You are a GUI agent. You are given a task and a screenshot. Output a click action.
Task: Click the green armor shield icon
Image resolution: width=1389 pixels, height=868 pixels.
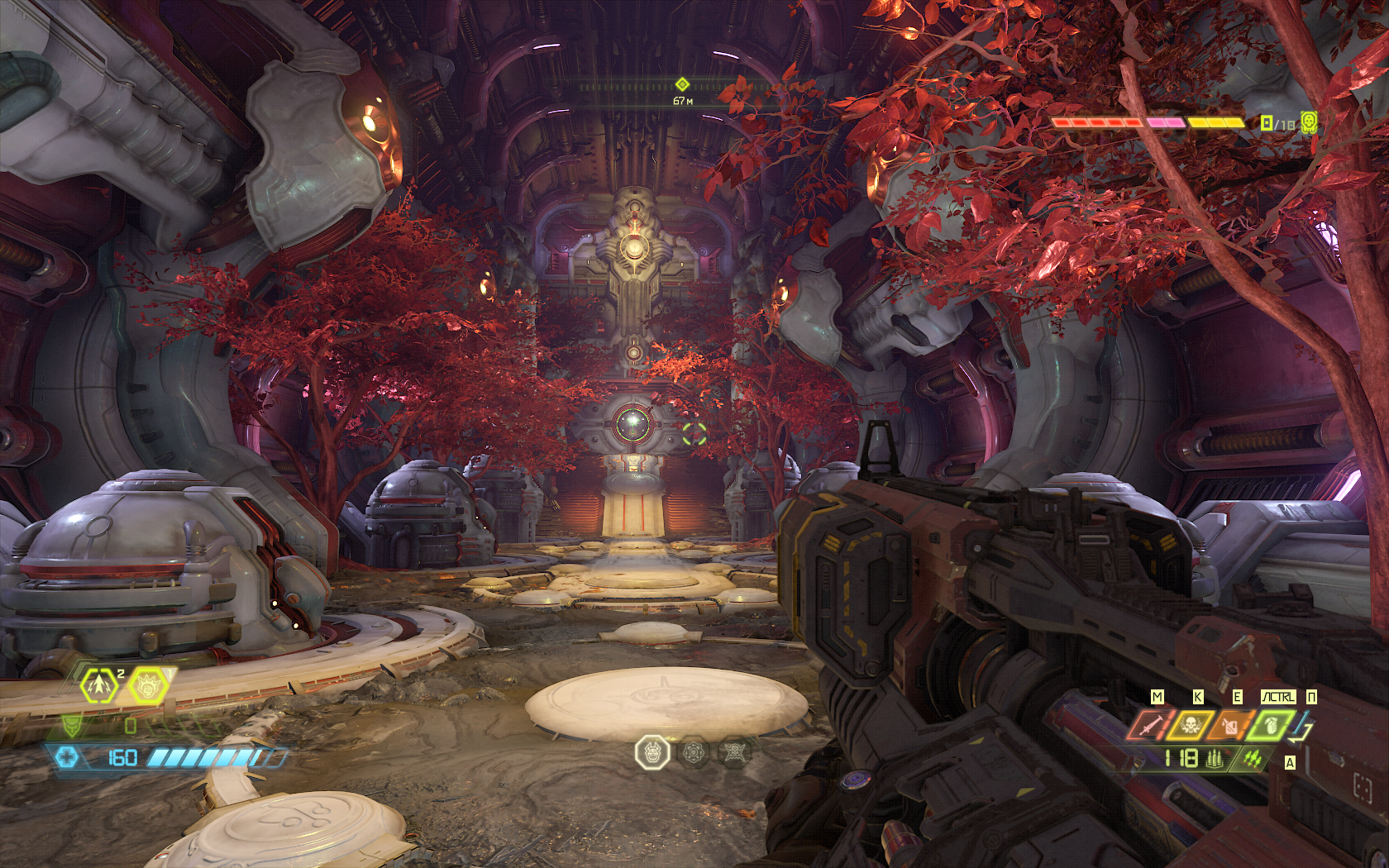(73, 726)
